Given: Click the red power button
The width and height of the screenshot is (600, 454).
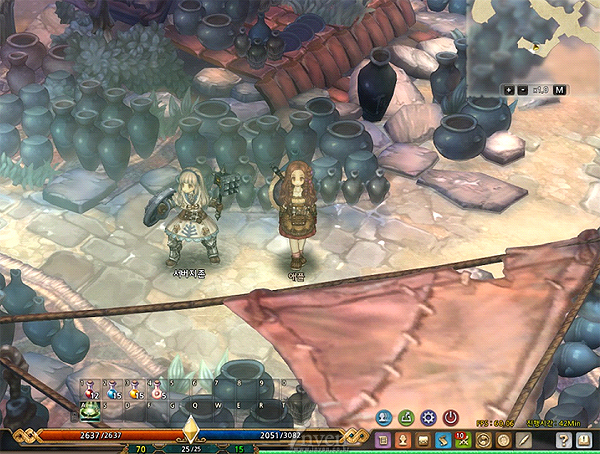Looking at the screenshot, I should (450, 417).
